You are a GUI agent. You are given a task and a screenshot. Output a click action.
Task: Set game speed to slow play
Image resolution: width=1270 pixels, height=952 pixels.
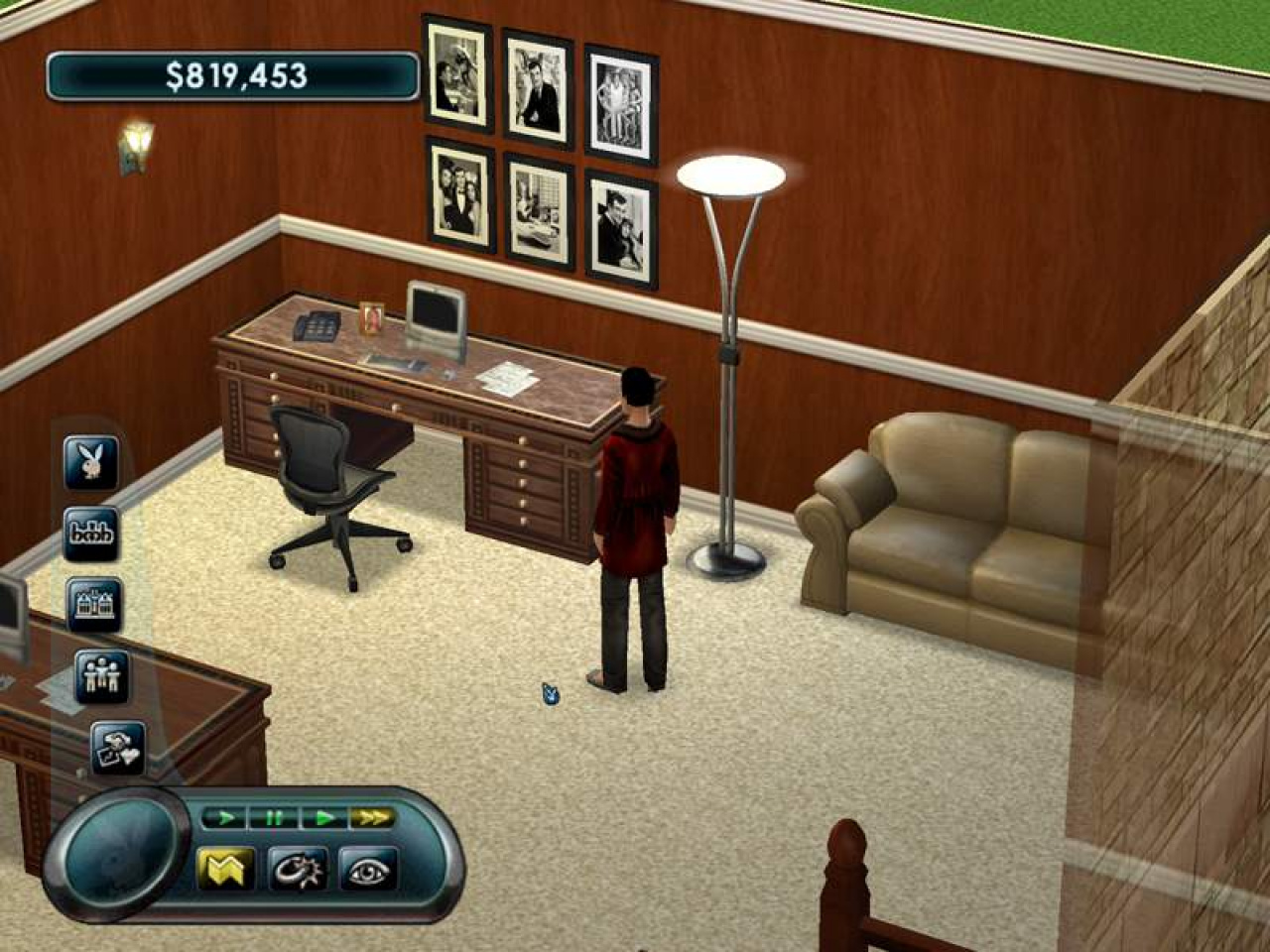[227, 818]
